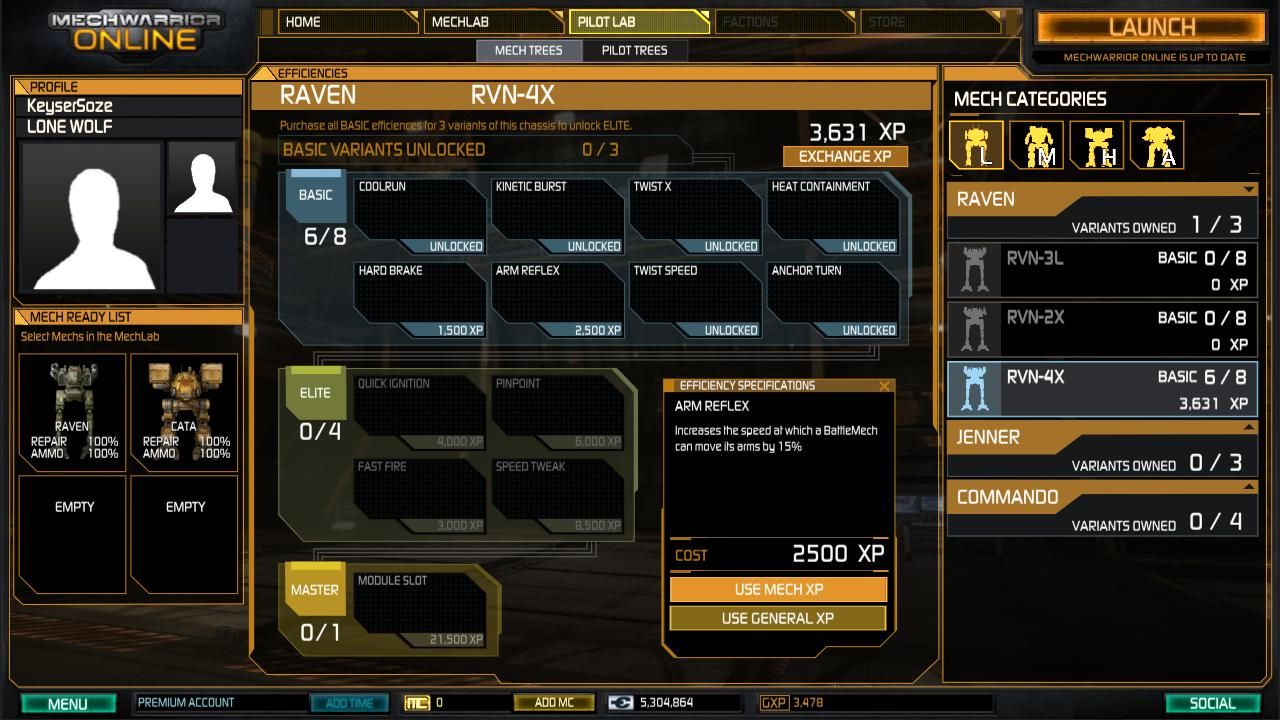The height and width of the screenshot is (720, 1280).
Task: Go to the HOME tab
Action: [347, 21]
